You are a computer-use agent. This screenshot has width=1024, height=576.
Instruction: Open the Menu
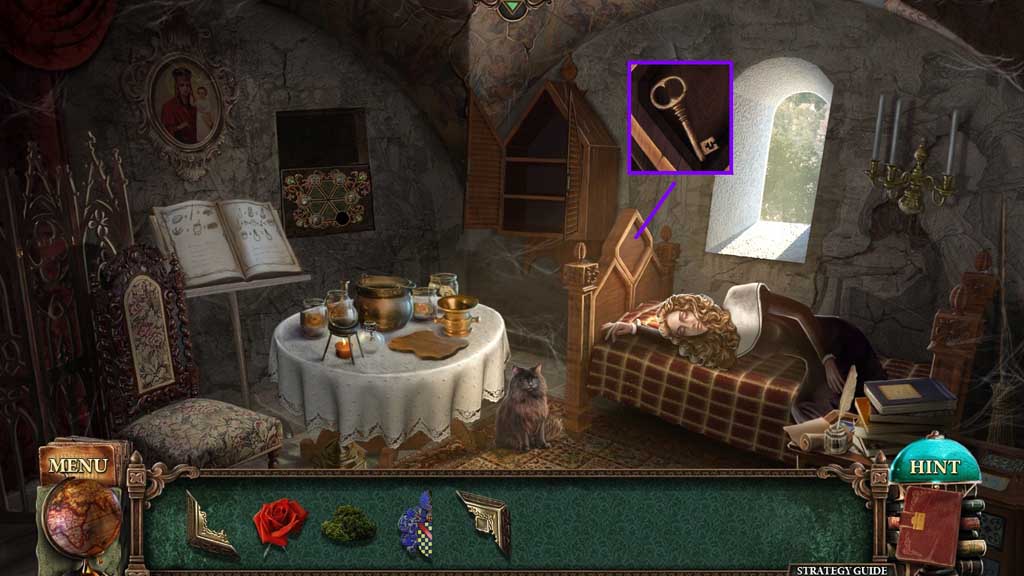tap(77, 465)
